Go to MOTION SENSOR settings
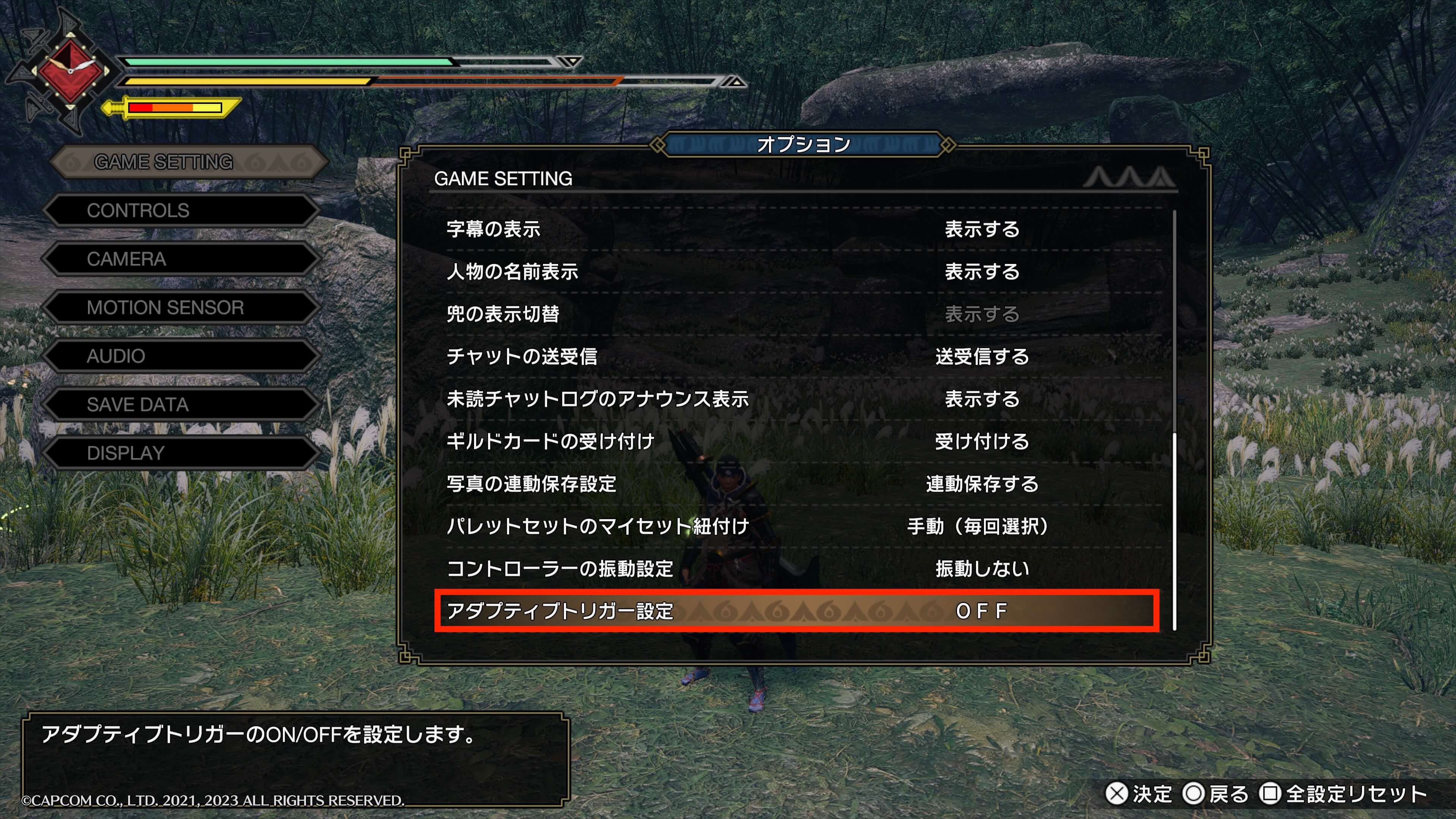The width and height of the screenshot is (1456, 819). (x=181, y=308)
